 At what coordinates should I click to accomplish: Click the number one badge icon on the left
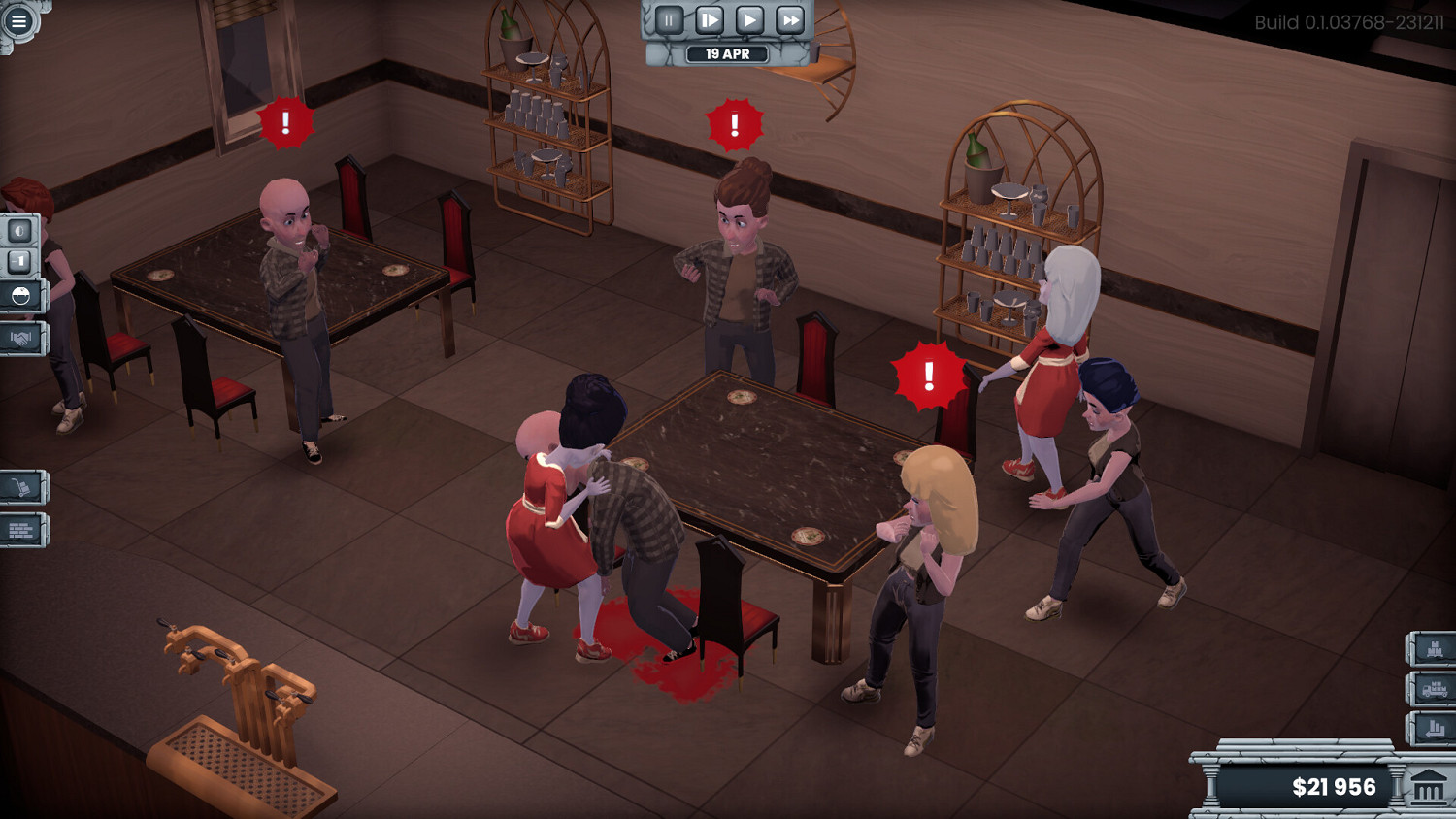pyautogui.click(x=21, y=263)
